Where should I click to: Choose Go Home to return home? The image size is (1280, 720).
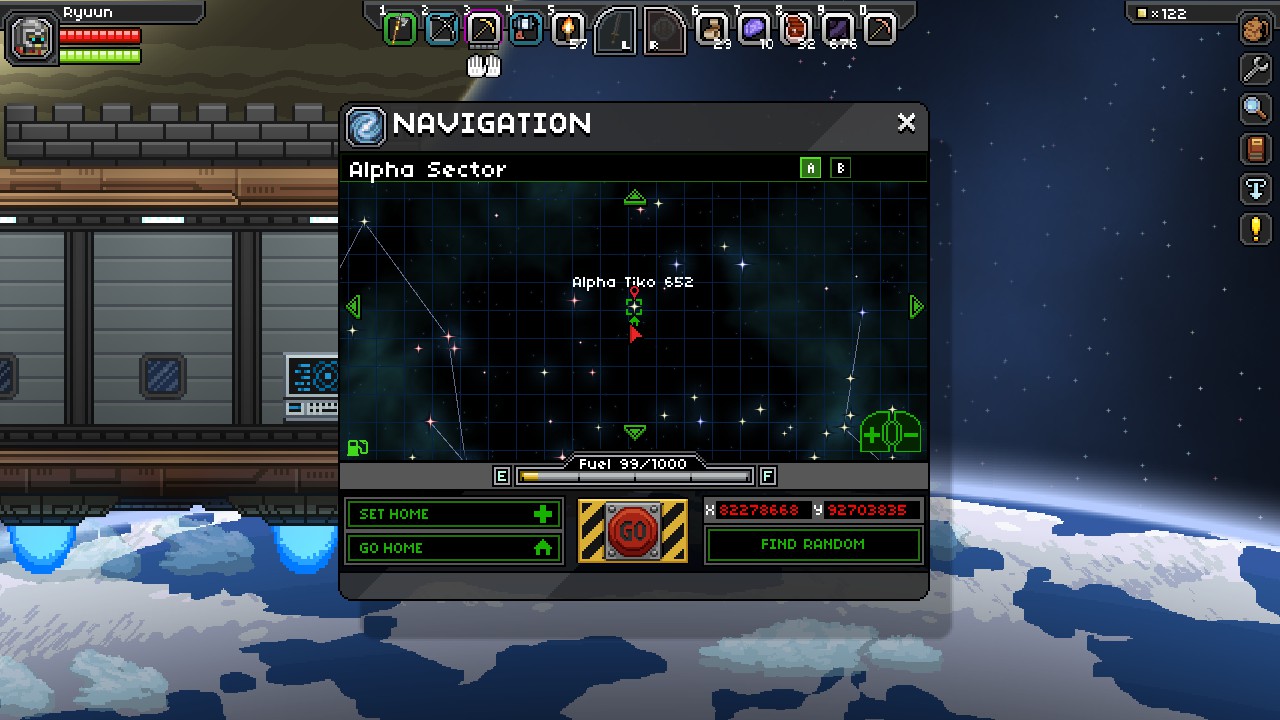[x=454, y=548]
